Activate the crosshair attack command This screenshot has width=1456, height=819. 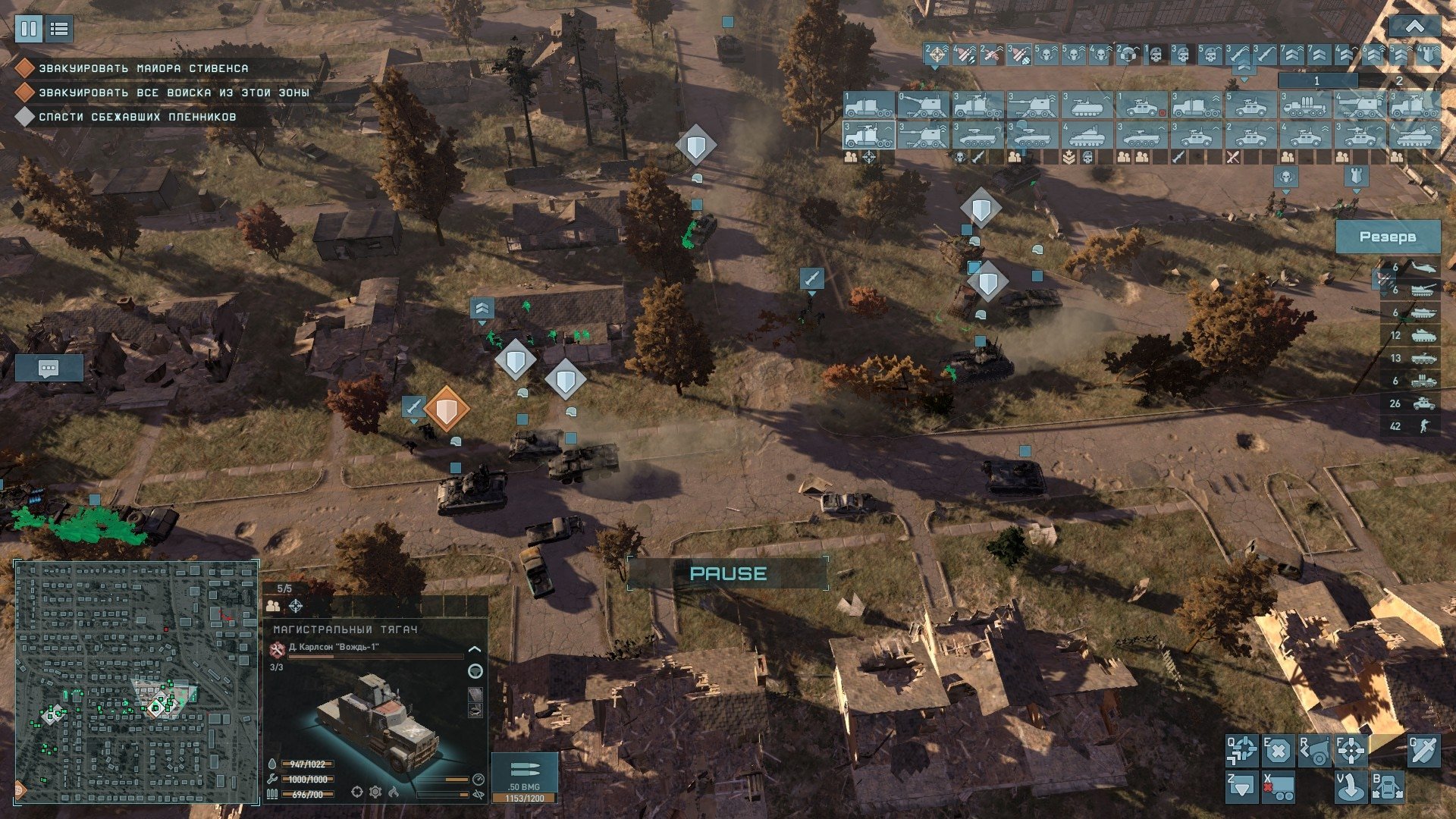[x=1351, y=751]
